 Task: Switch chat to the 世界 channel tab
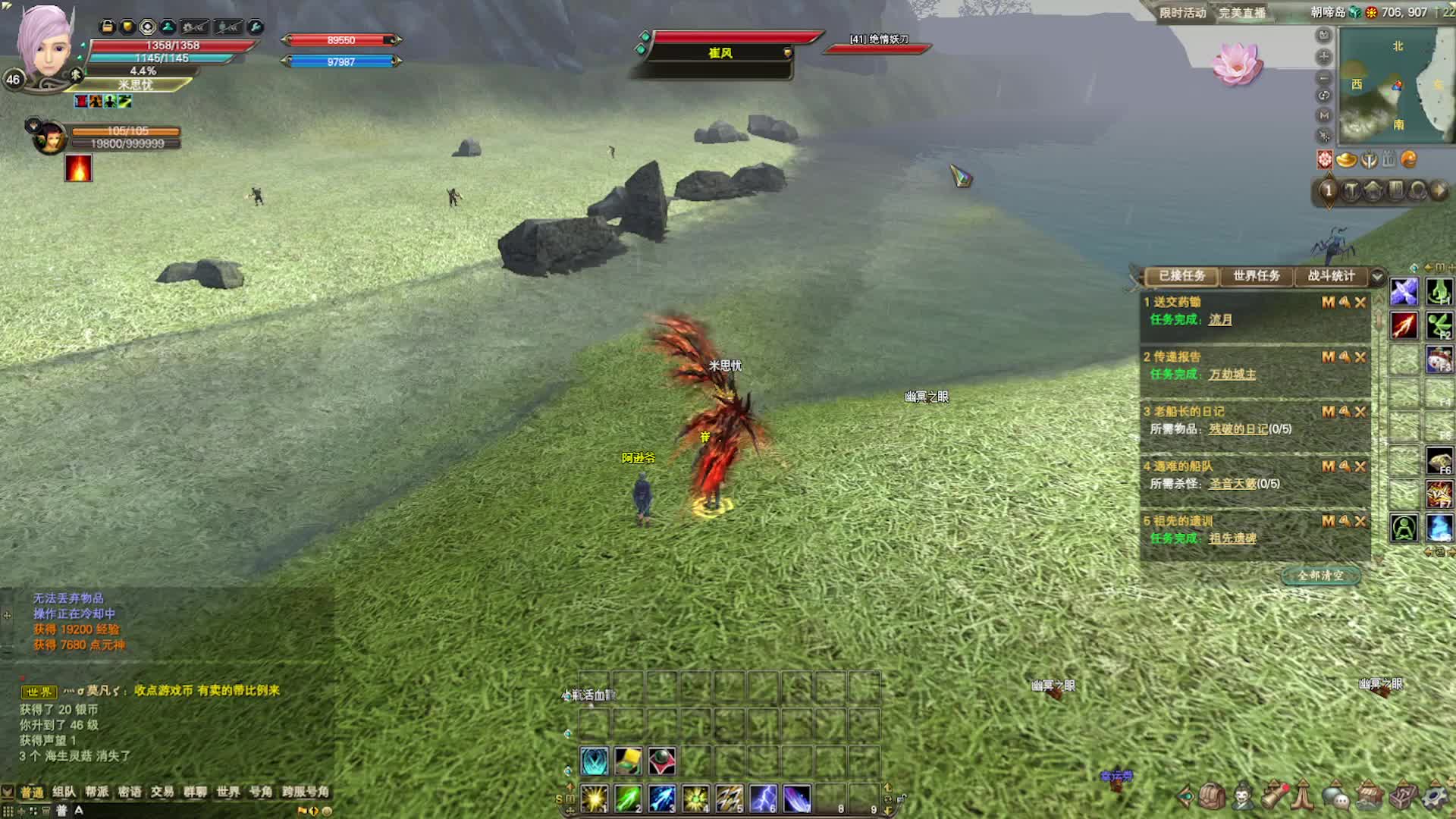(x=227, y=792)
